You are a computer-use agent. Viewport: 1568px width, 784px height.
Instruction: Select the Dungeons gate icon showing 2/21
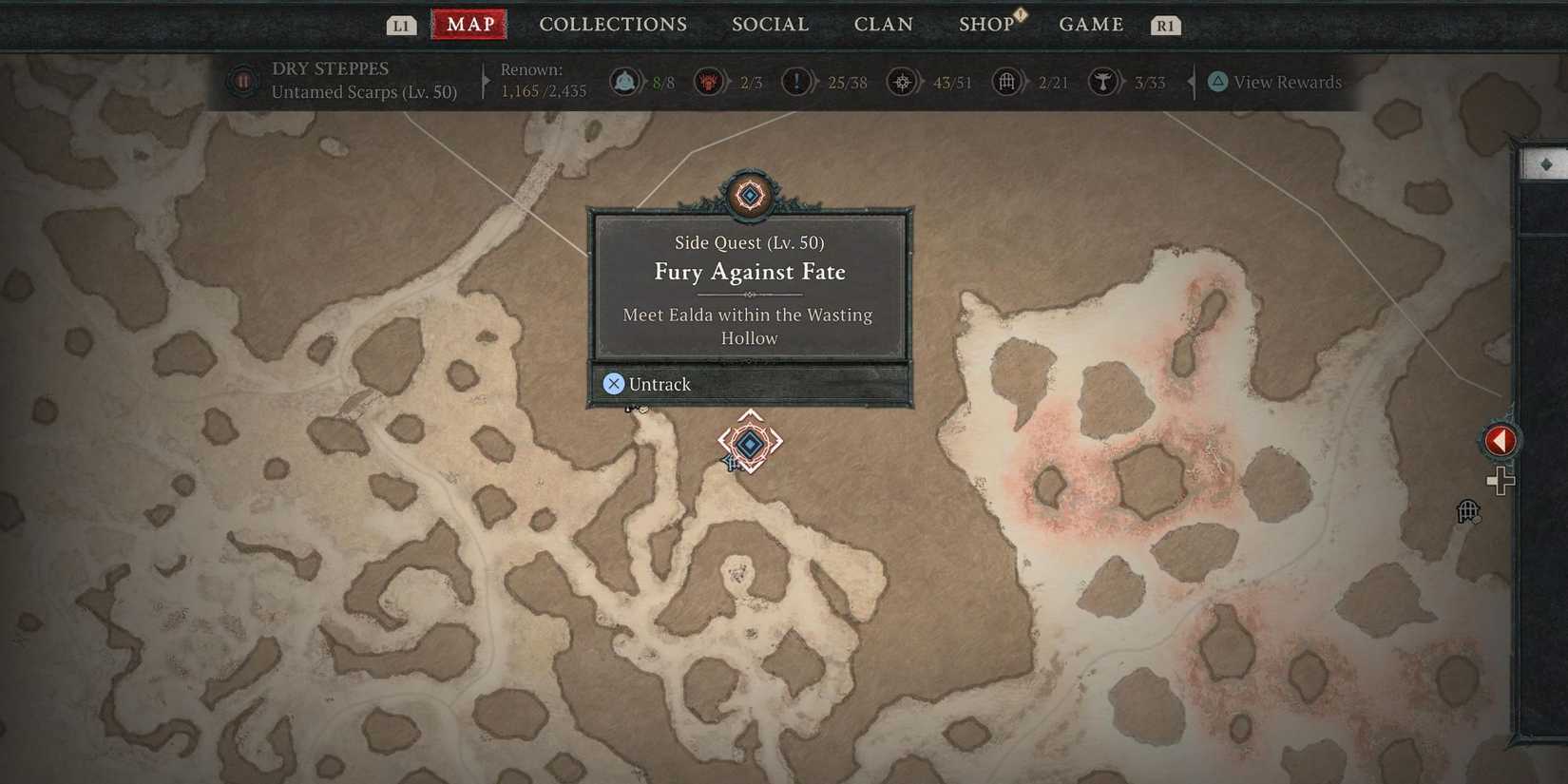1007,82
